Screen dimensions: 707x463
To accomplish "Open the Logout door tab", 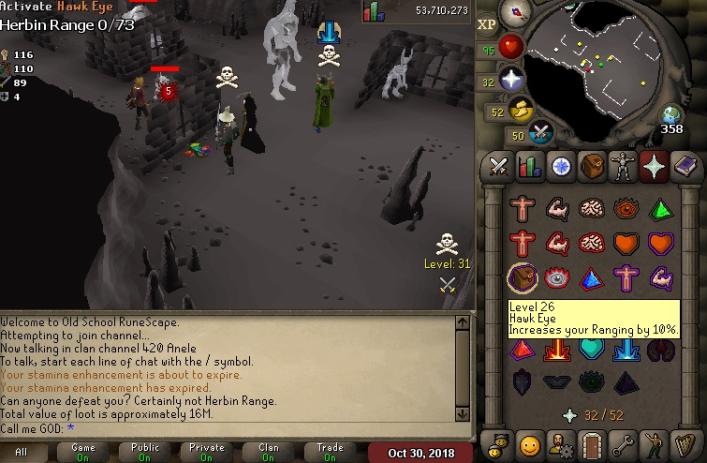I will coord(593,444).
